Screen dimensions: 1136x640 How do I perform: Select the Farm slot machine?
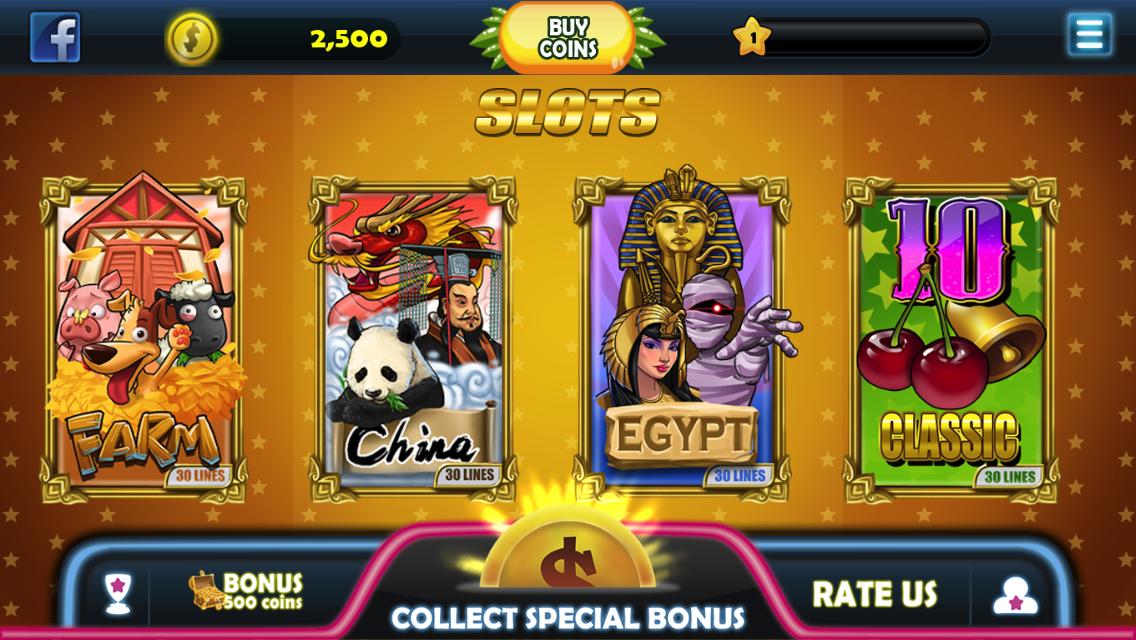click(x=144, y=338)
